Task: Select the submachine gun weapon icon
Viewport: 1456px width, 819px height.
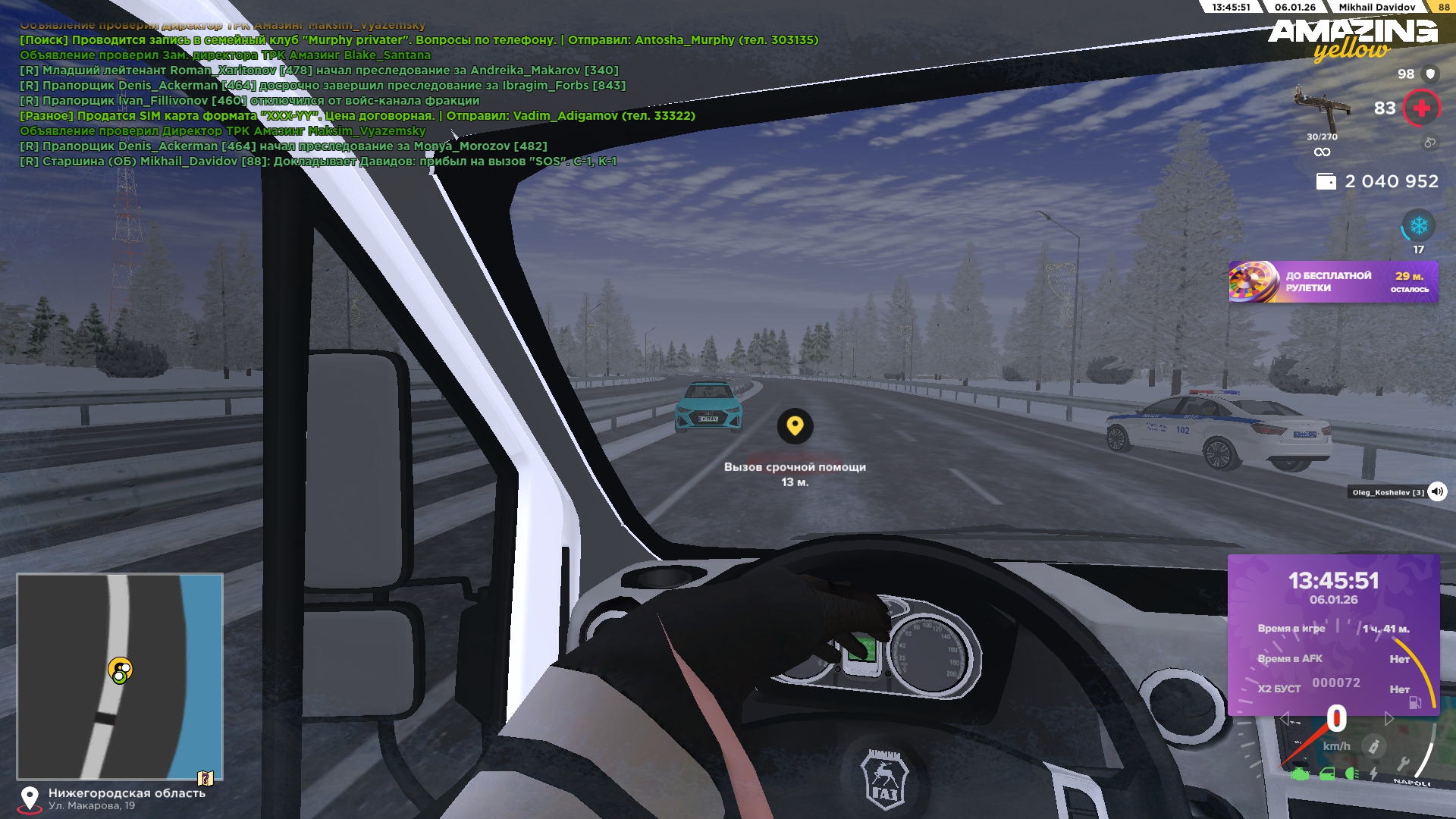Action: 1322,108
